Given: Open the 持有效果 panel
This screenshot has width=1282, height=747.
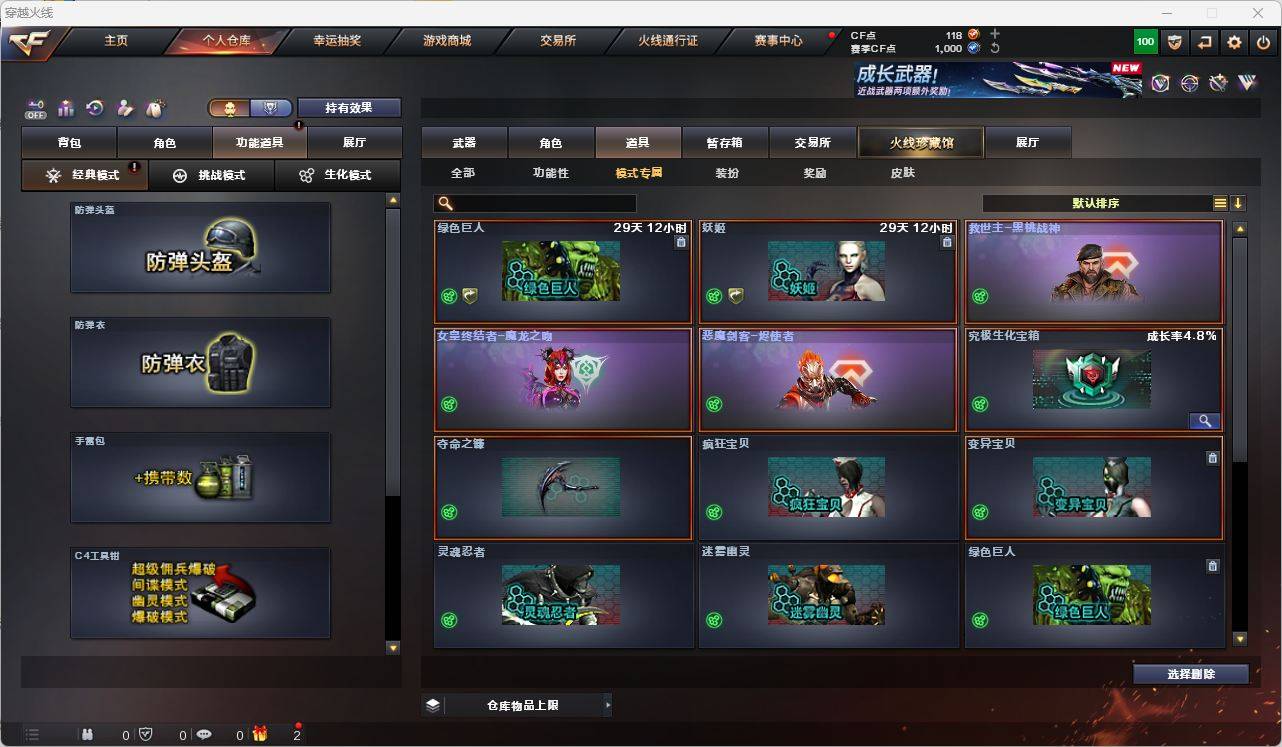Looking at the screenshot, I should (x=349, y=107).
